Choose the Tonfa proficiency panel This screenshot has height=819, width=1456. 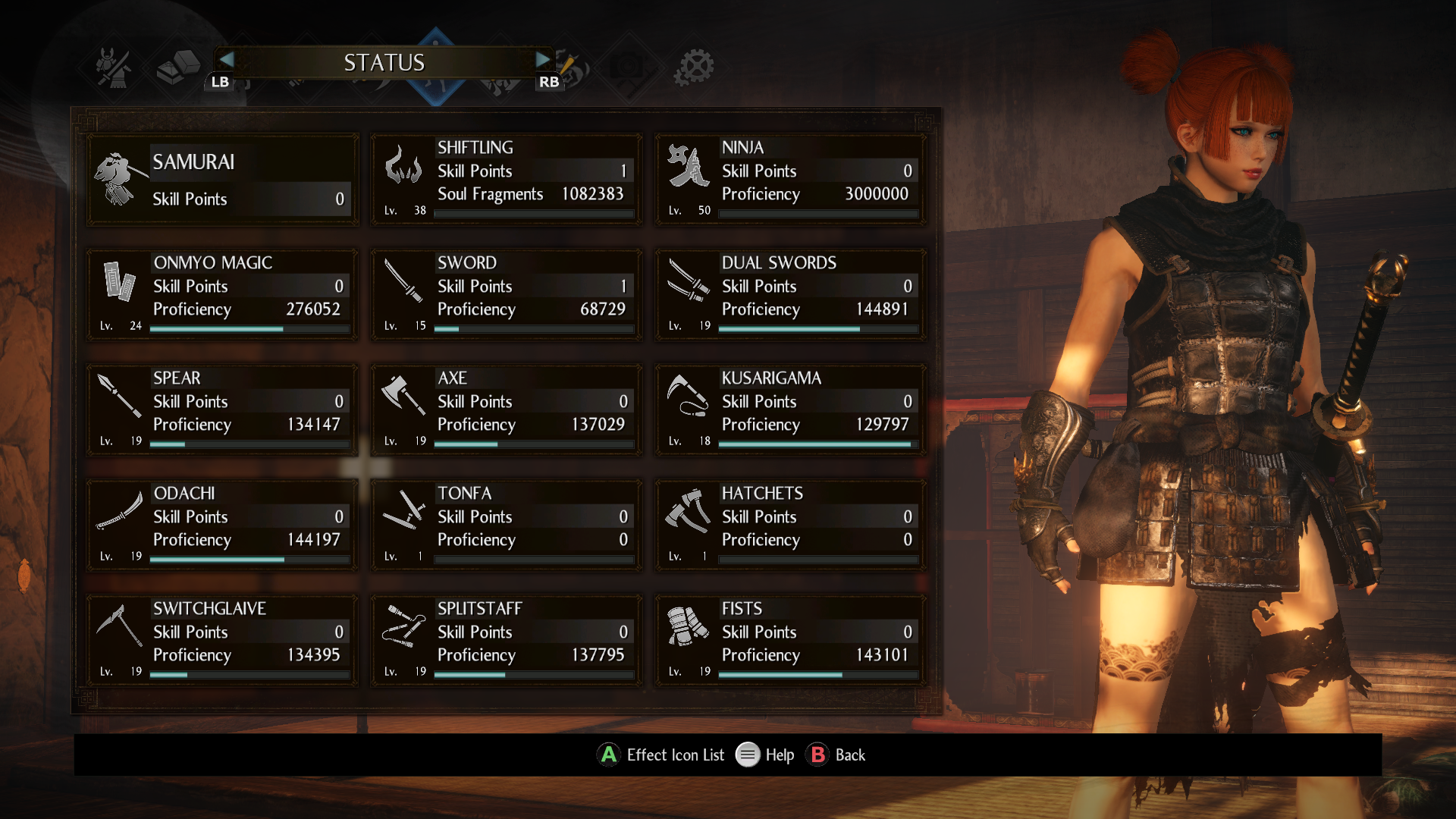[507, 526]
